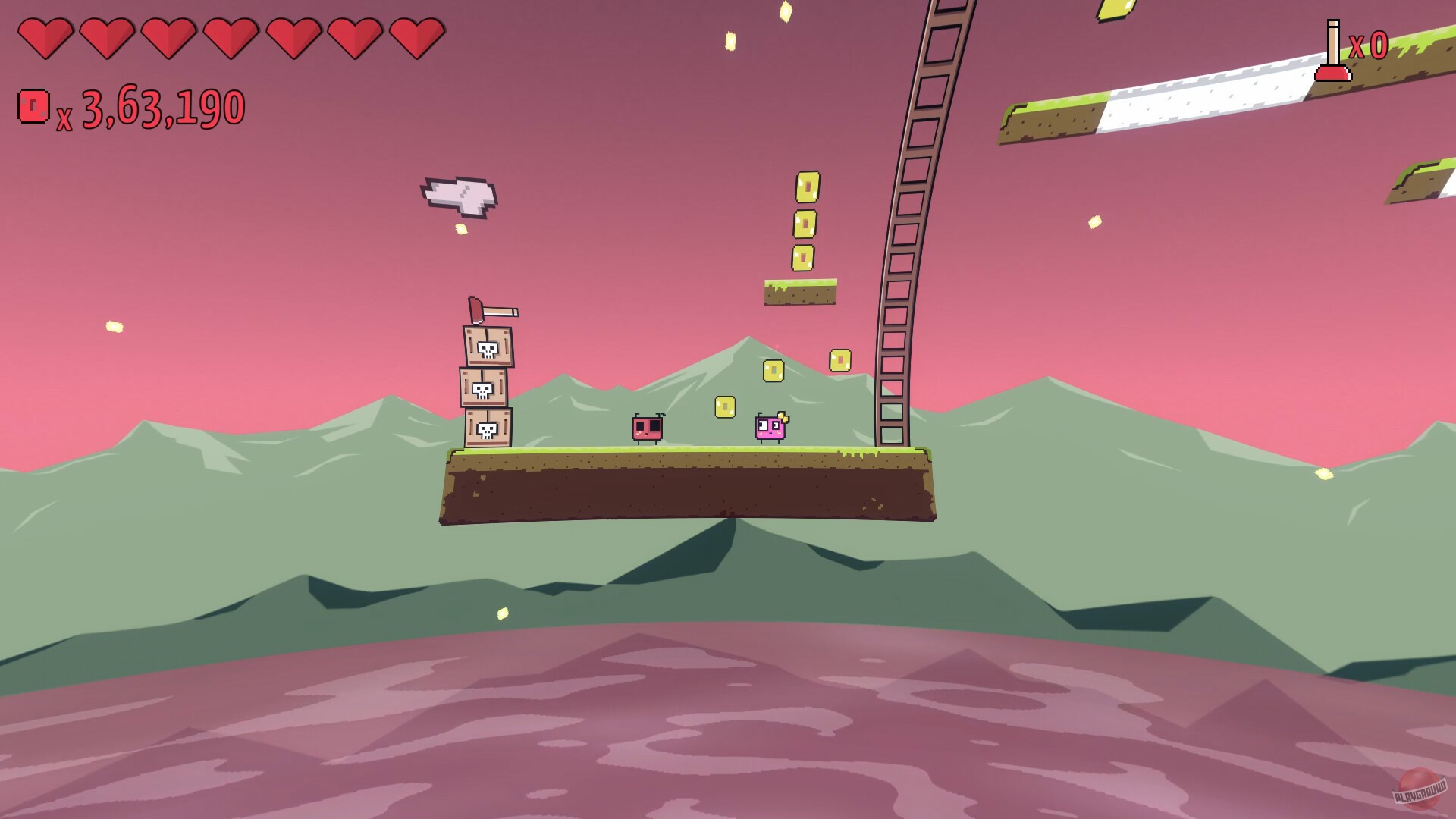
Task: Click the first heart in the health bar
Action: click(x=45, y=38)
